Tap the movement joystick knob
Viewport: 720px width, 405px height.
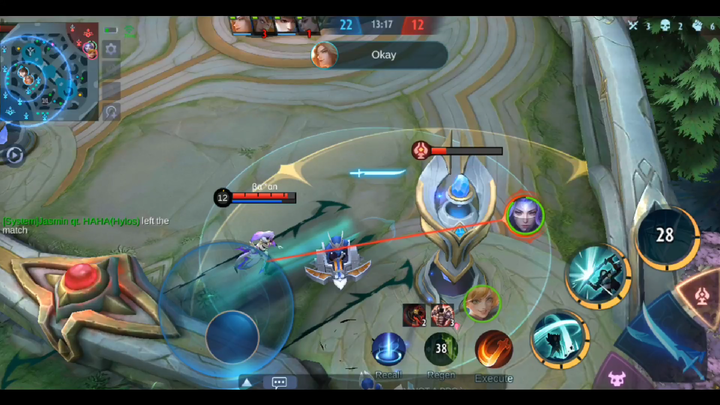[x=232, y=335]
